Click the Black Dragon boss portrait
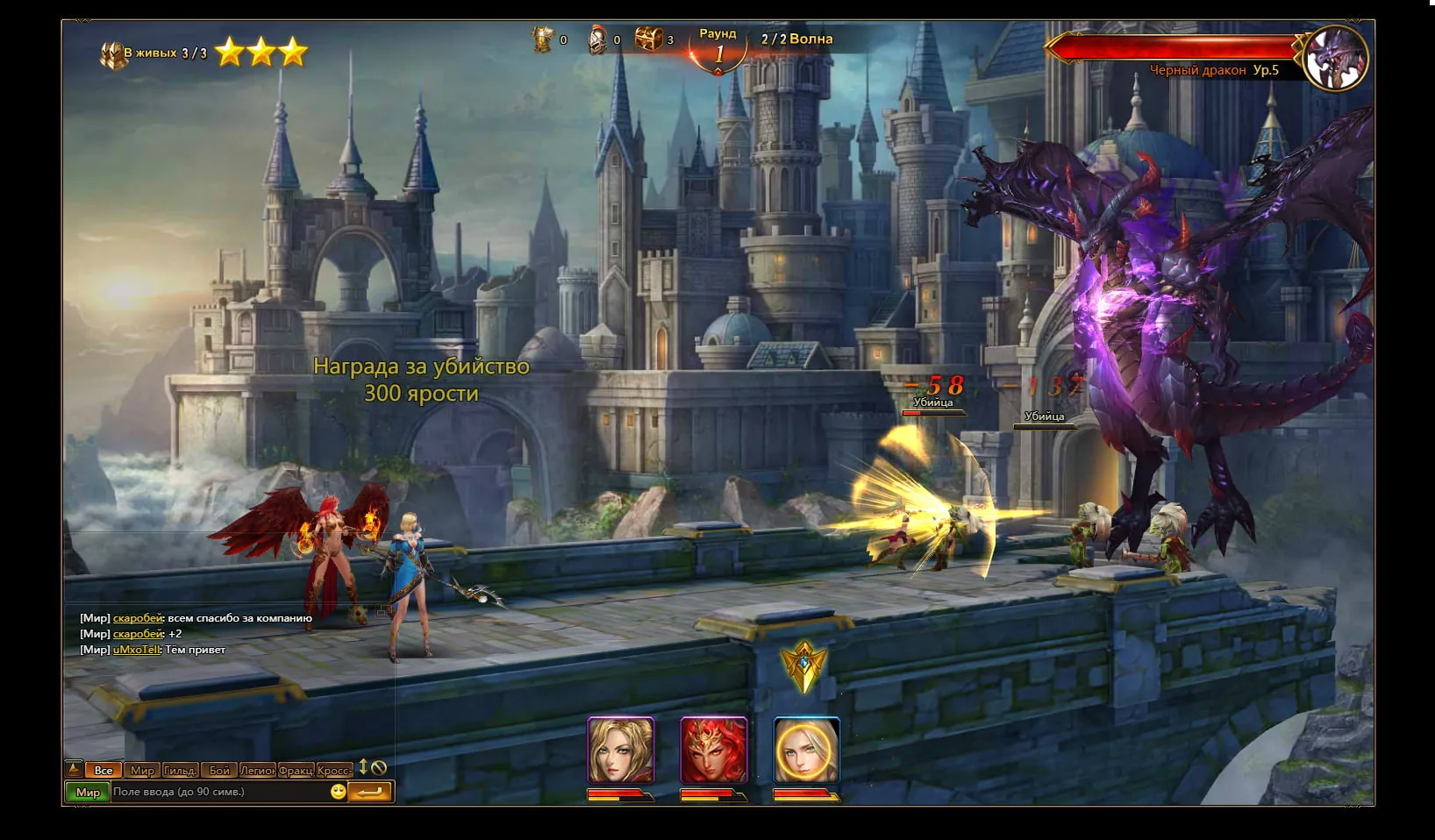1435x840 pixels. point(1336,57)
